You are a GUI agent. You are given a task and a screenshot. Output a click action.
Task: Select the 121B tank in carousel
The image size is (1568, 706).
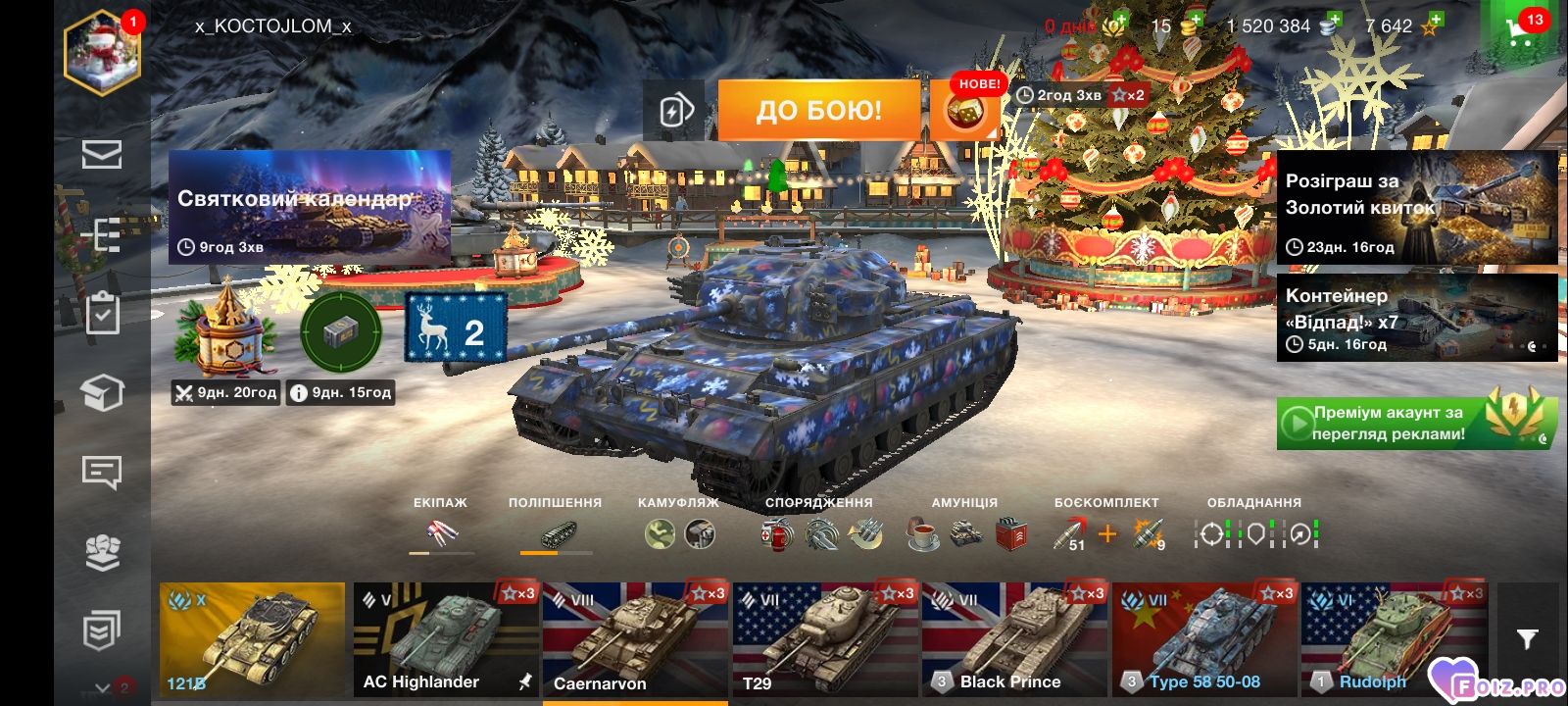252,639
